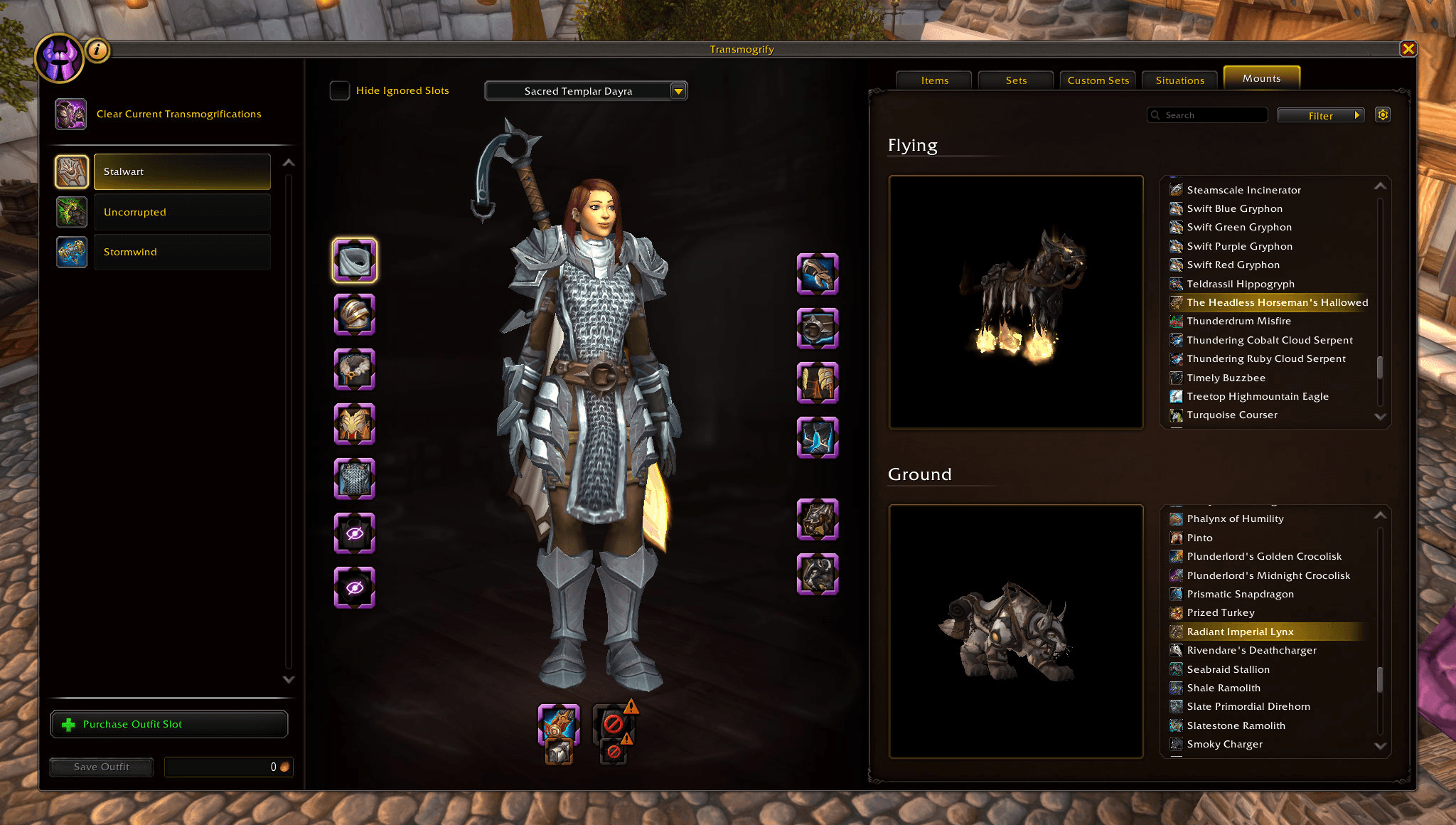Toggle the shirt slot eye visibility icon

coord(355,533)
